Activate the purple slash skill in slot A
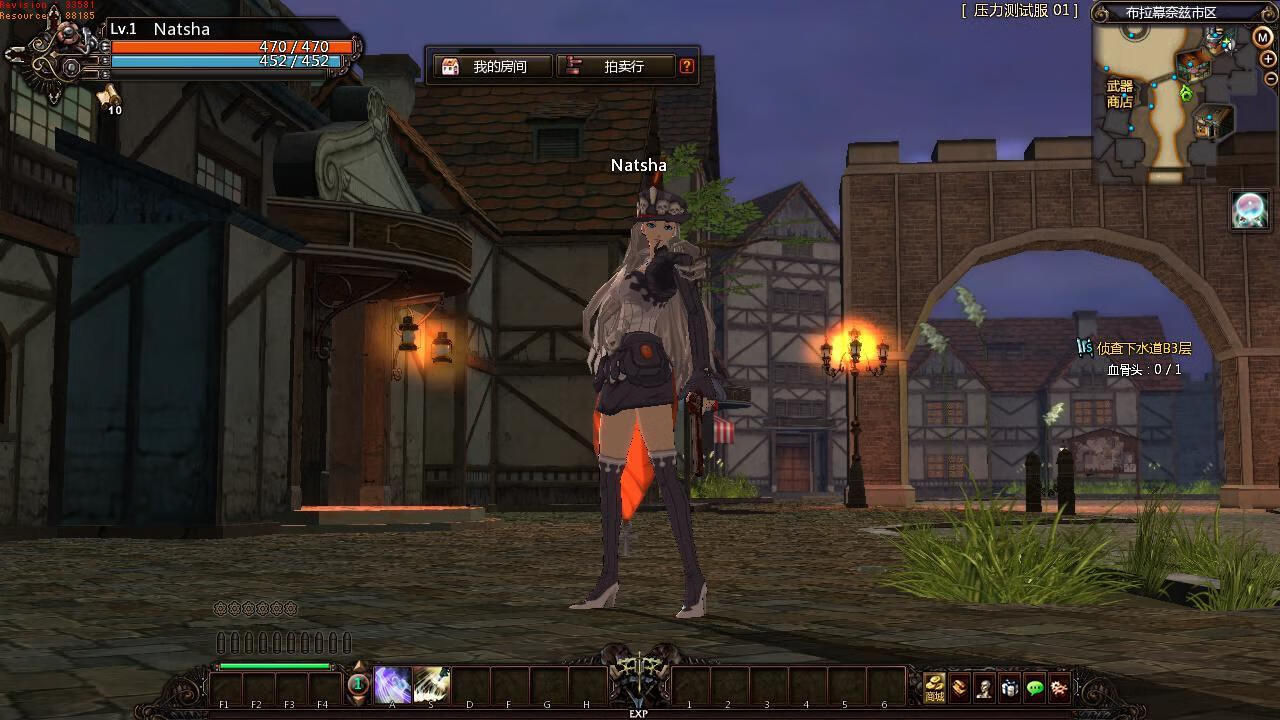Screen dimensions: 1280x720 pos(392,685)
